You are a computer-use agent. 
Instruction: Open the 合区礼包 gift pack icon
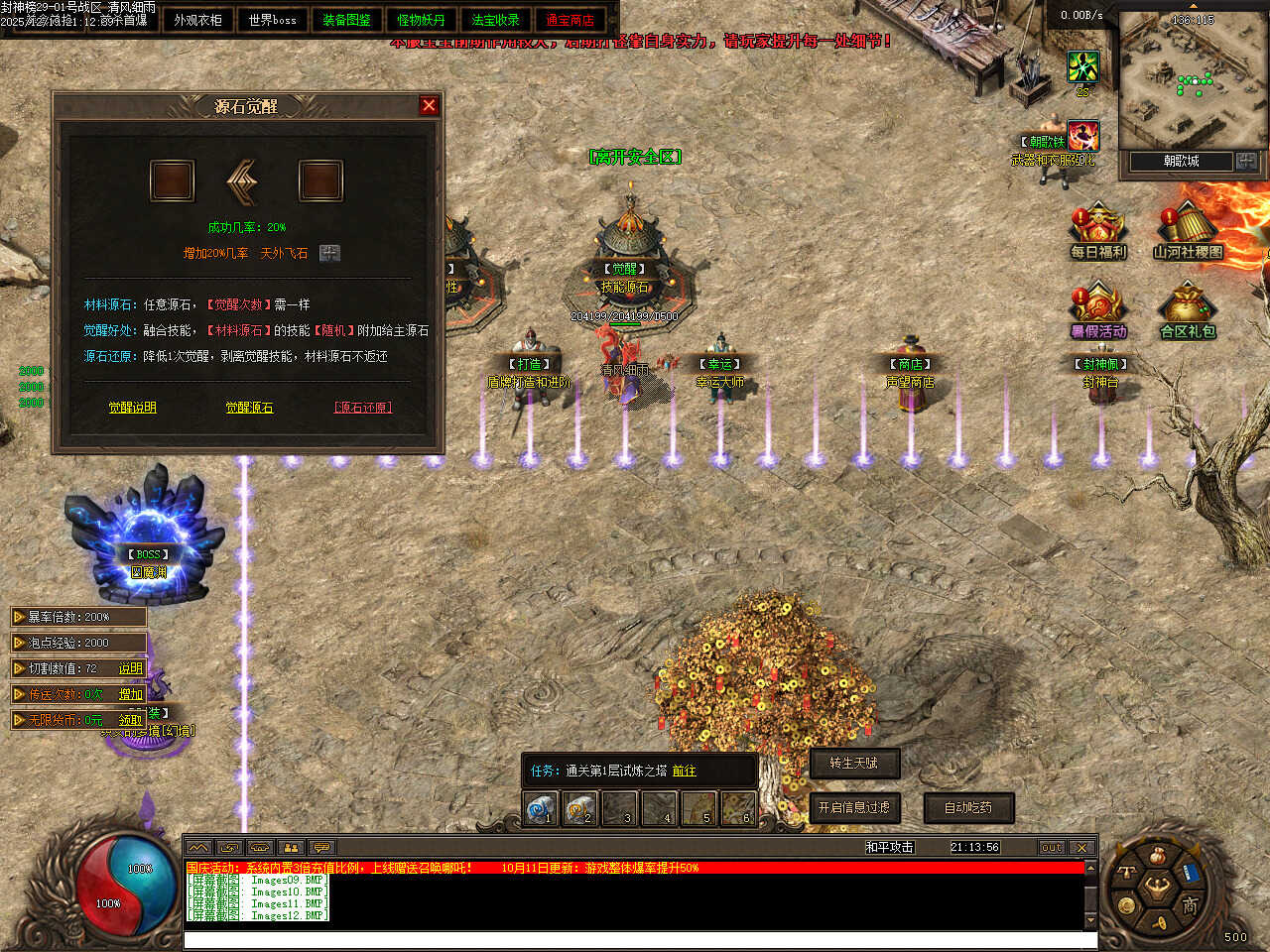tap(1187, 310)
